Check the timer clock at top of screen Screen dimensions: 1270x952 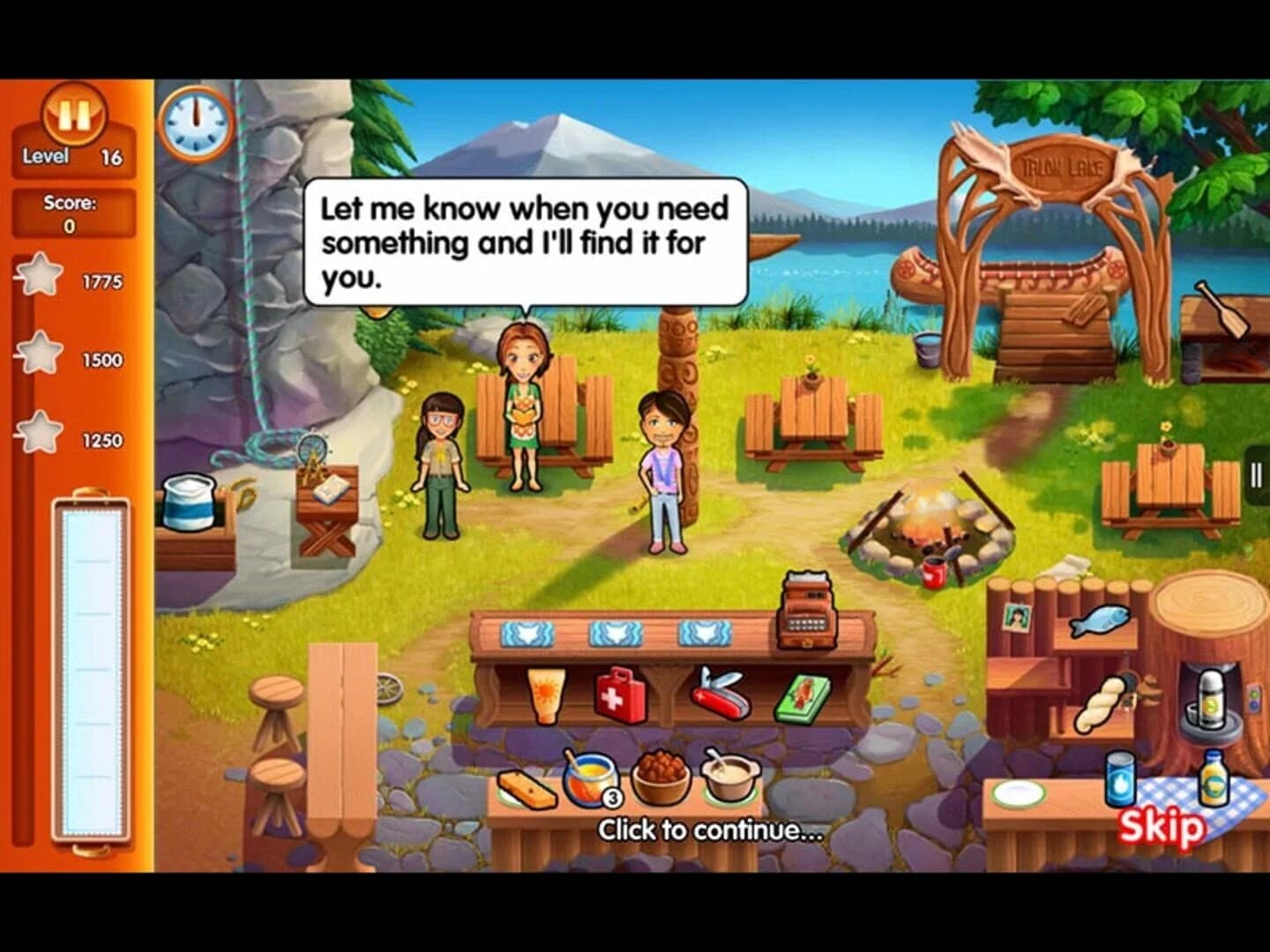coord(196,125)
